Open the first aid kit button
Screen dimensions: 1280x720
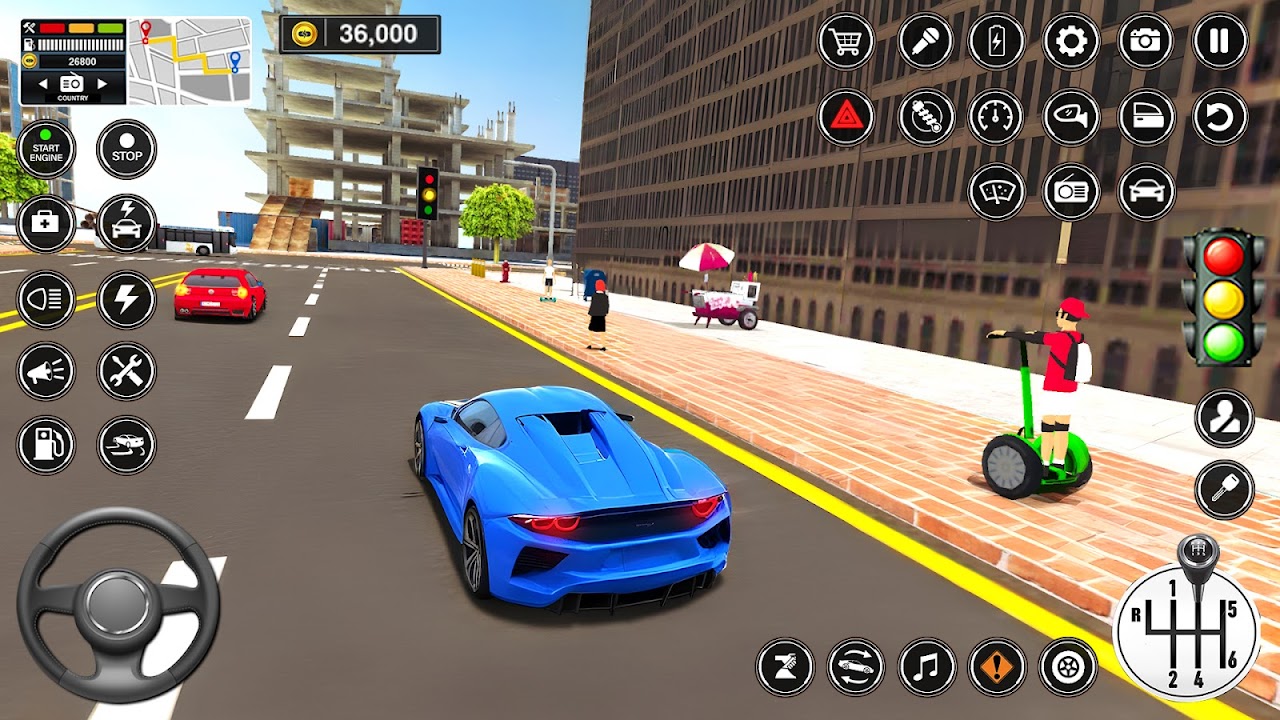(46, 223)
